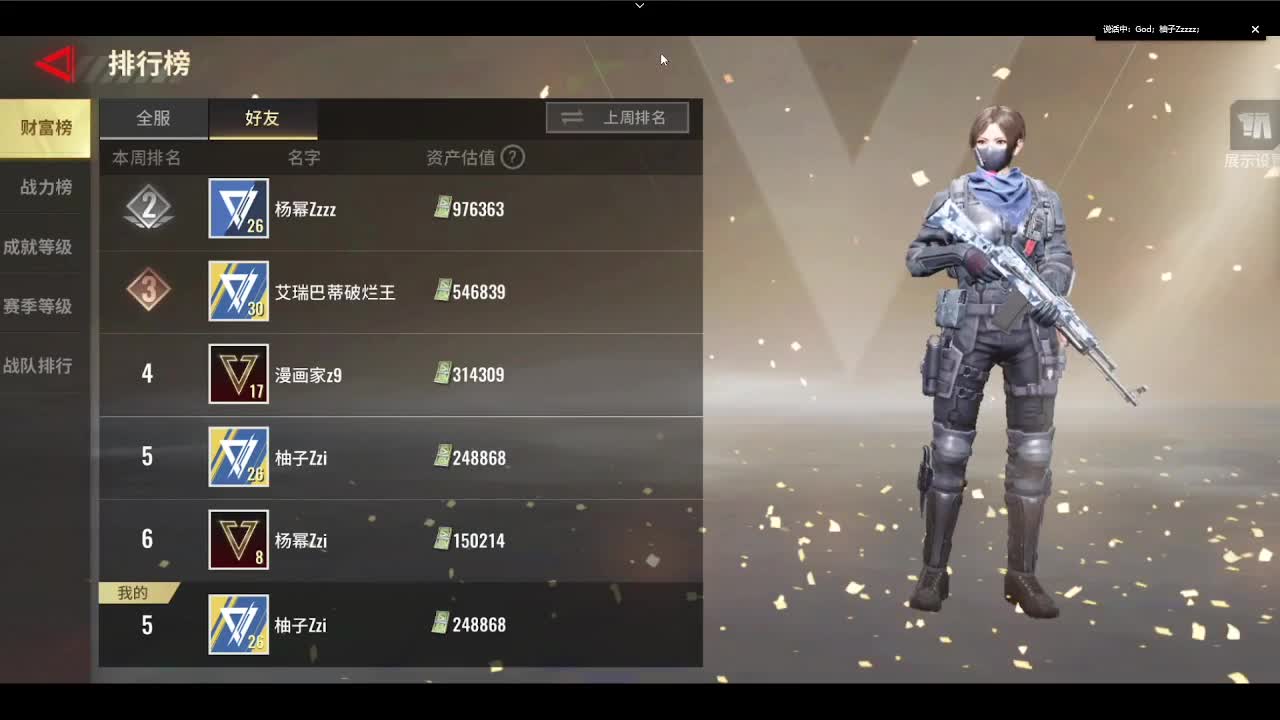Image resolution: width=1280 pixels, height=720 pixels.
Task: Click the silver rank 2 medal icon
Action: [x=148, y=209]
